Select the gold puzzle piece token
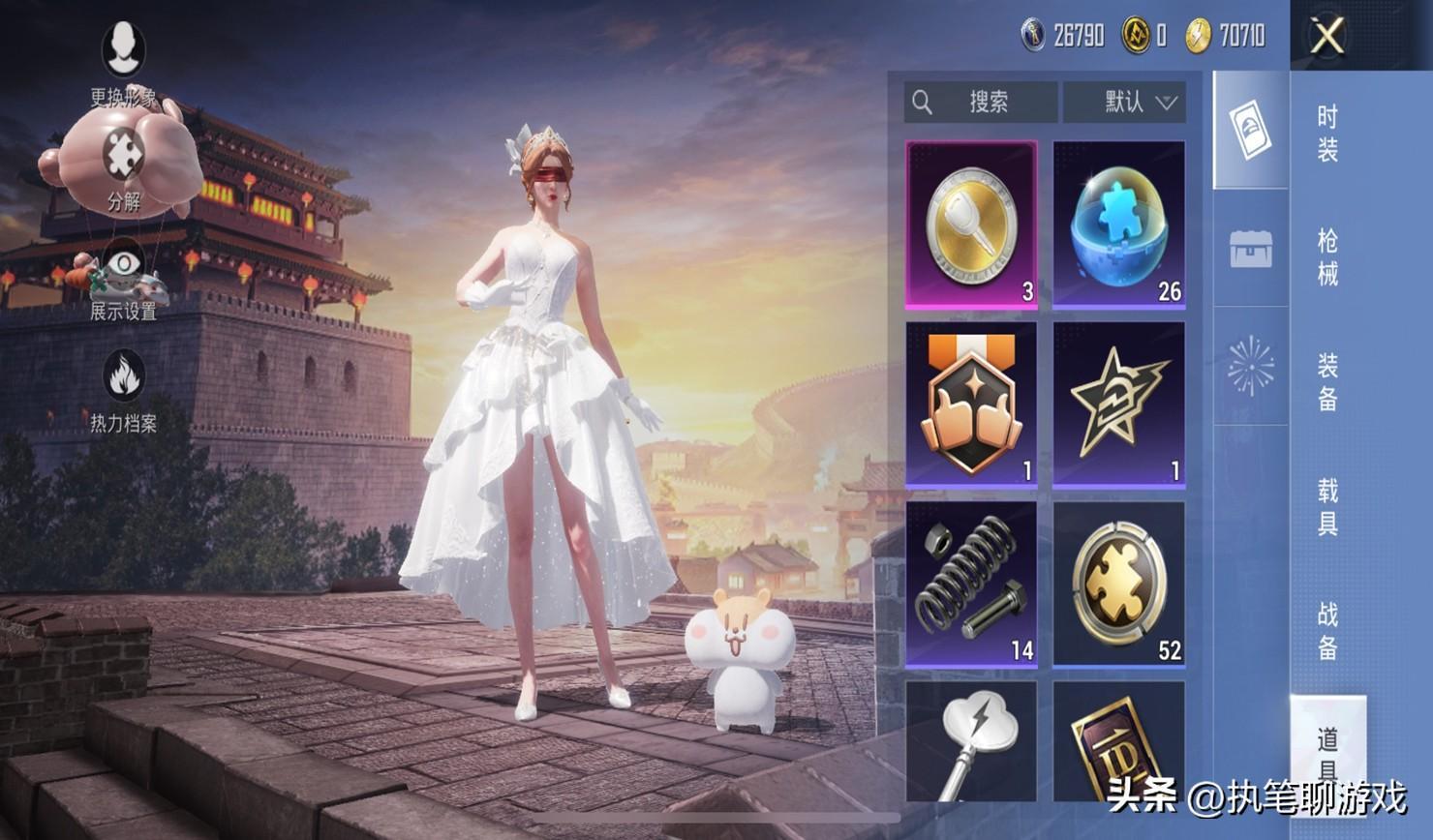This screenshot has width=1433, height=840. (1119, 584)
